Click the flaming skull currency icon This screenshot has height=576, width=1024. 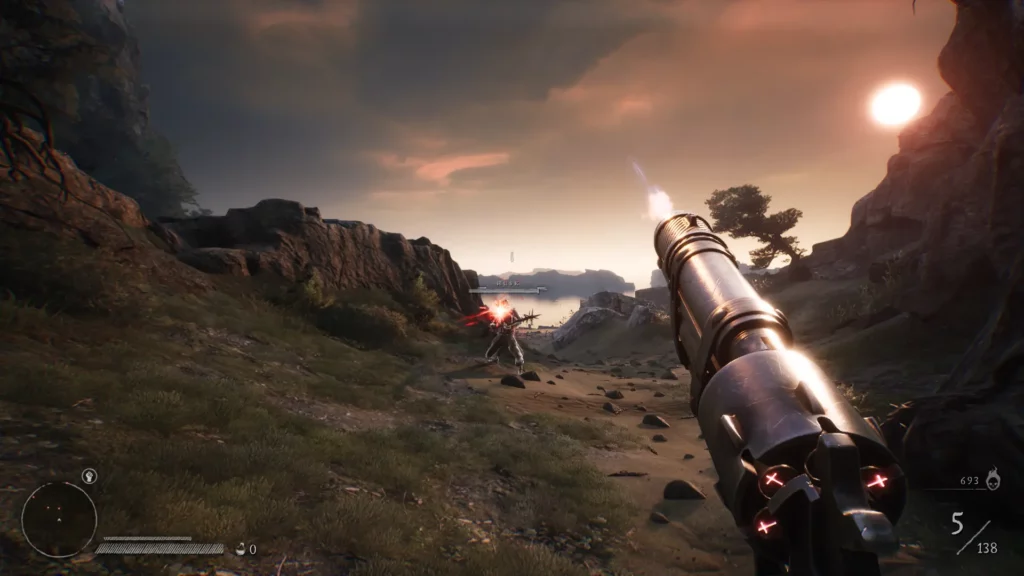[x=992, y=481]
